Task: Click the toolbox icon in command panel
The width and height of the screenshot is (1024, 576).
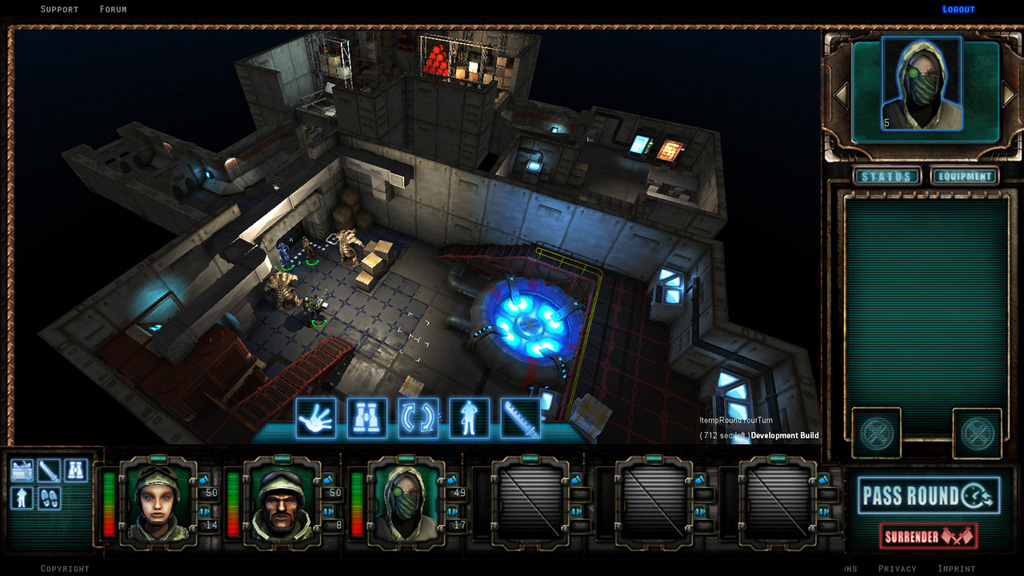Action: click(22, 469)
